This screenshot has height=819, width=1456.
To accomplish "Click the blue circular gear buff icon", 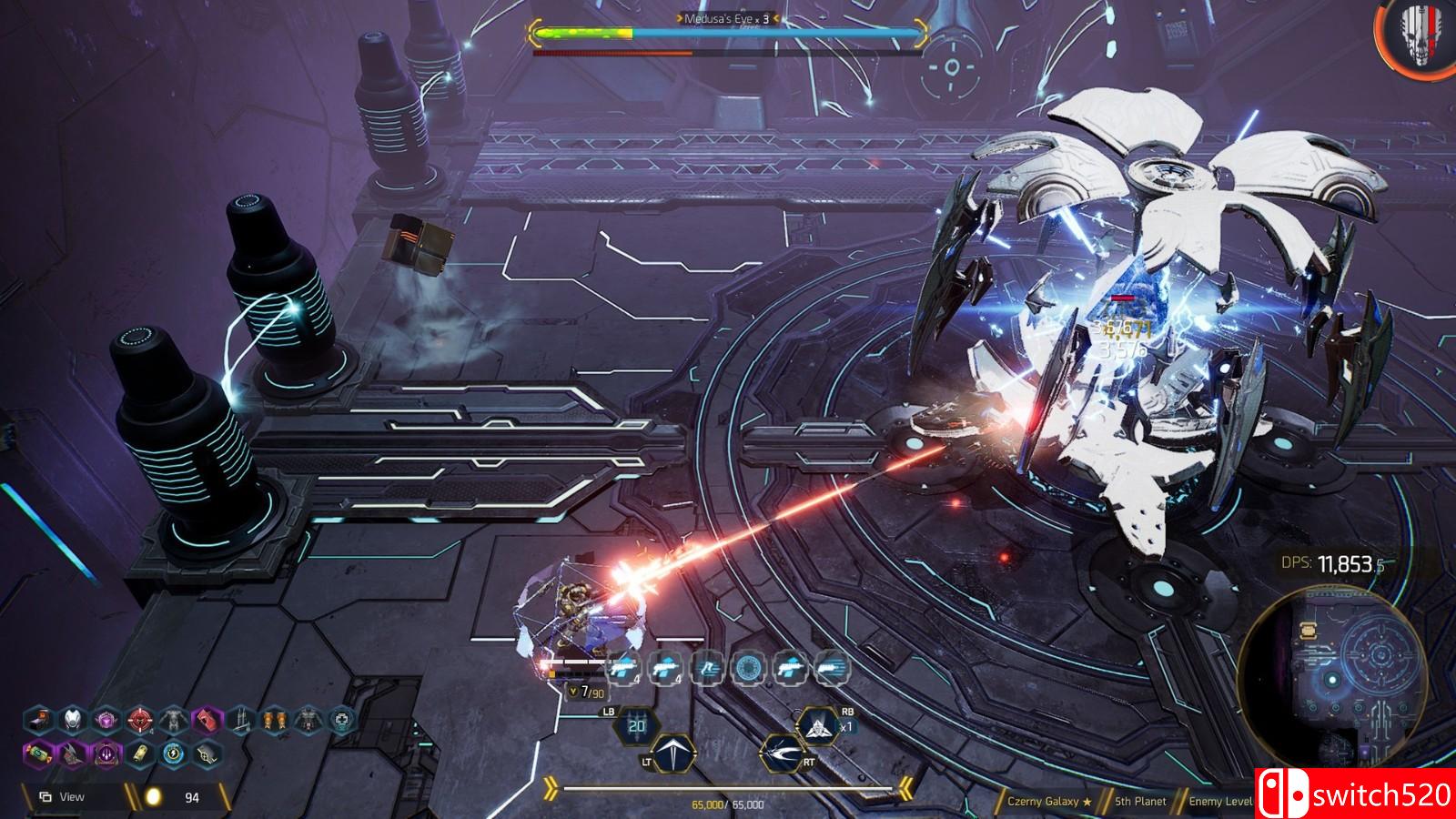I will (x=746, y=669).
